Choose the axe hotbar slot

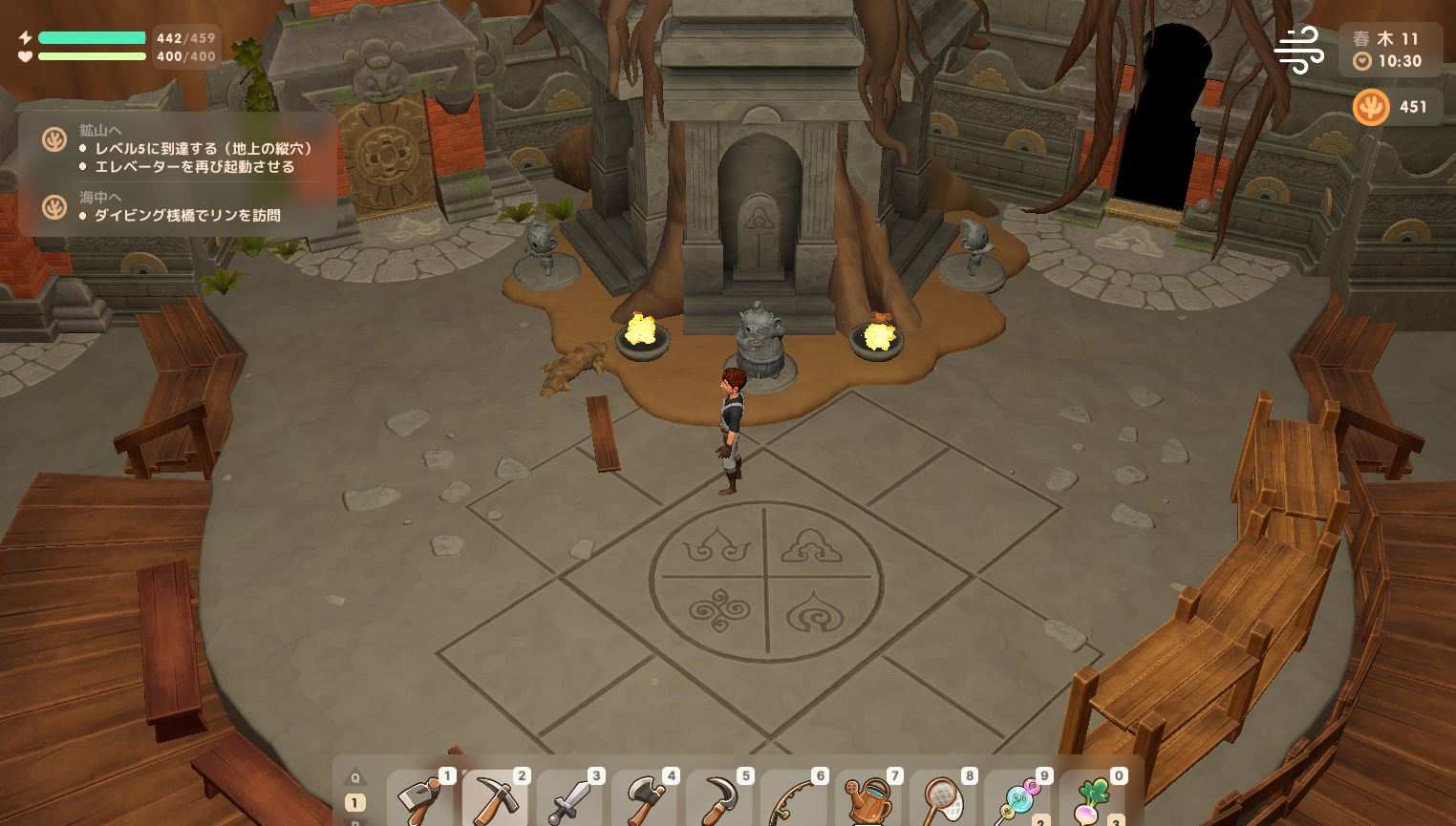[x=644, y=799]
